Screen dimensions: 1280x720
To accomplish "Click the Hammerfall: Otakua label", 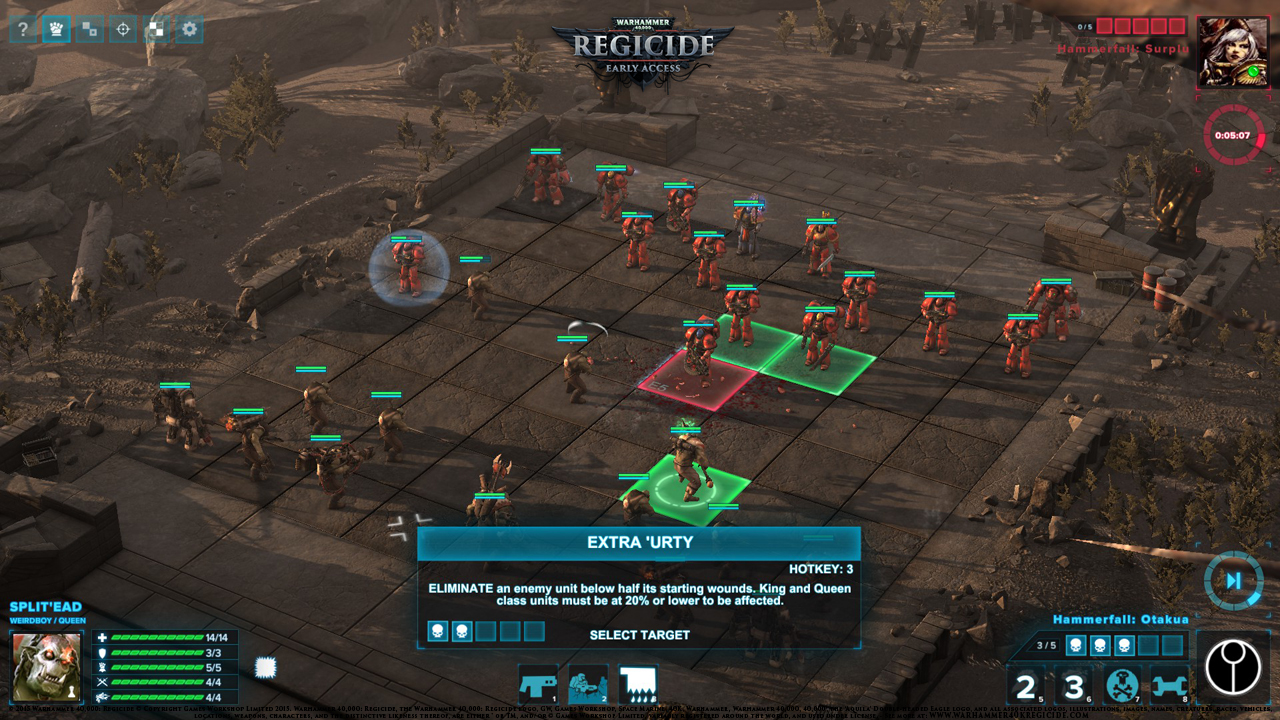I will 1120,619.
